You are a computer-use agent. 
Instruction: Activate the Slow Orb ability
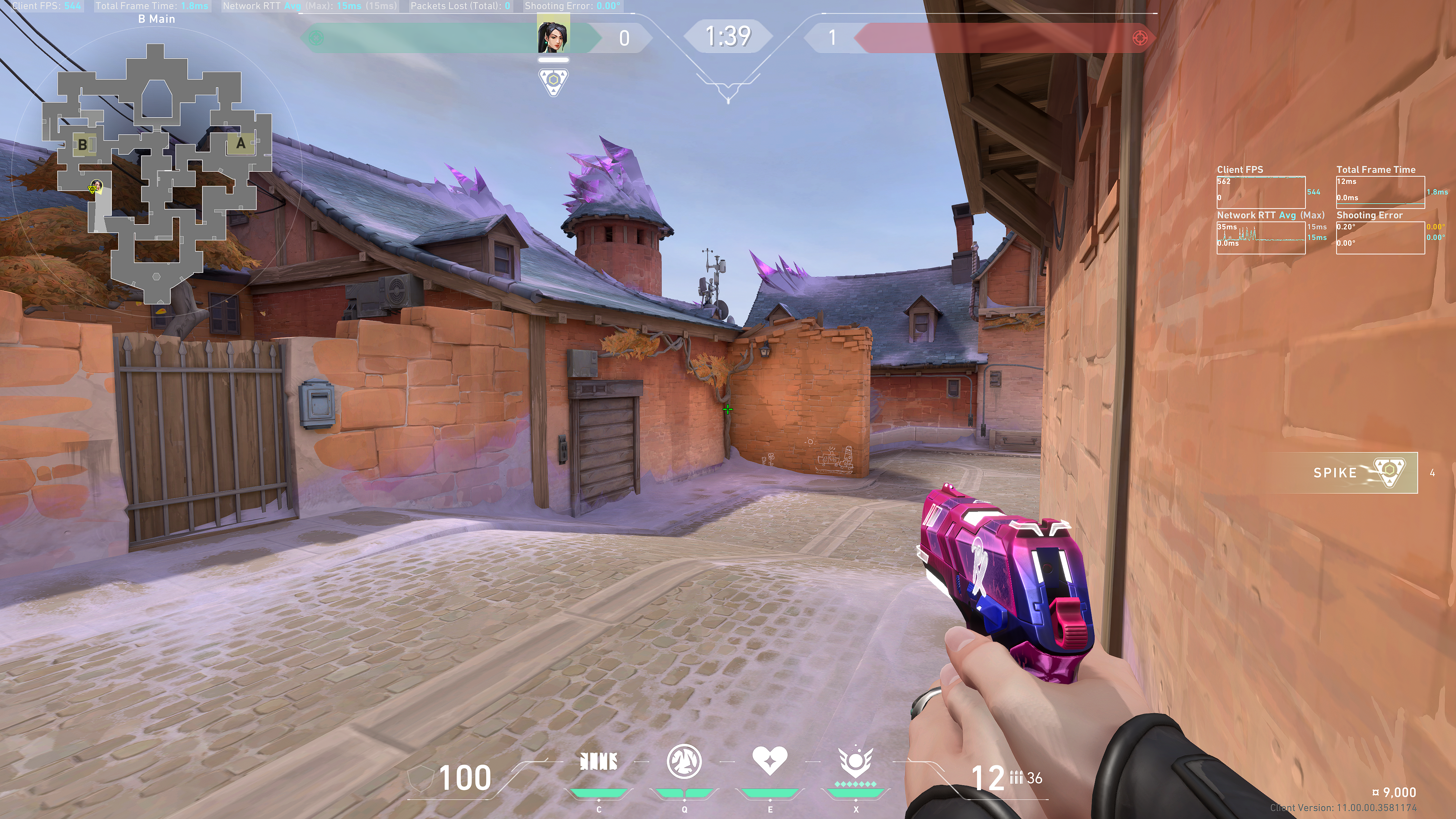[x=684, y=762]
